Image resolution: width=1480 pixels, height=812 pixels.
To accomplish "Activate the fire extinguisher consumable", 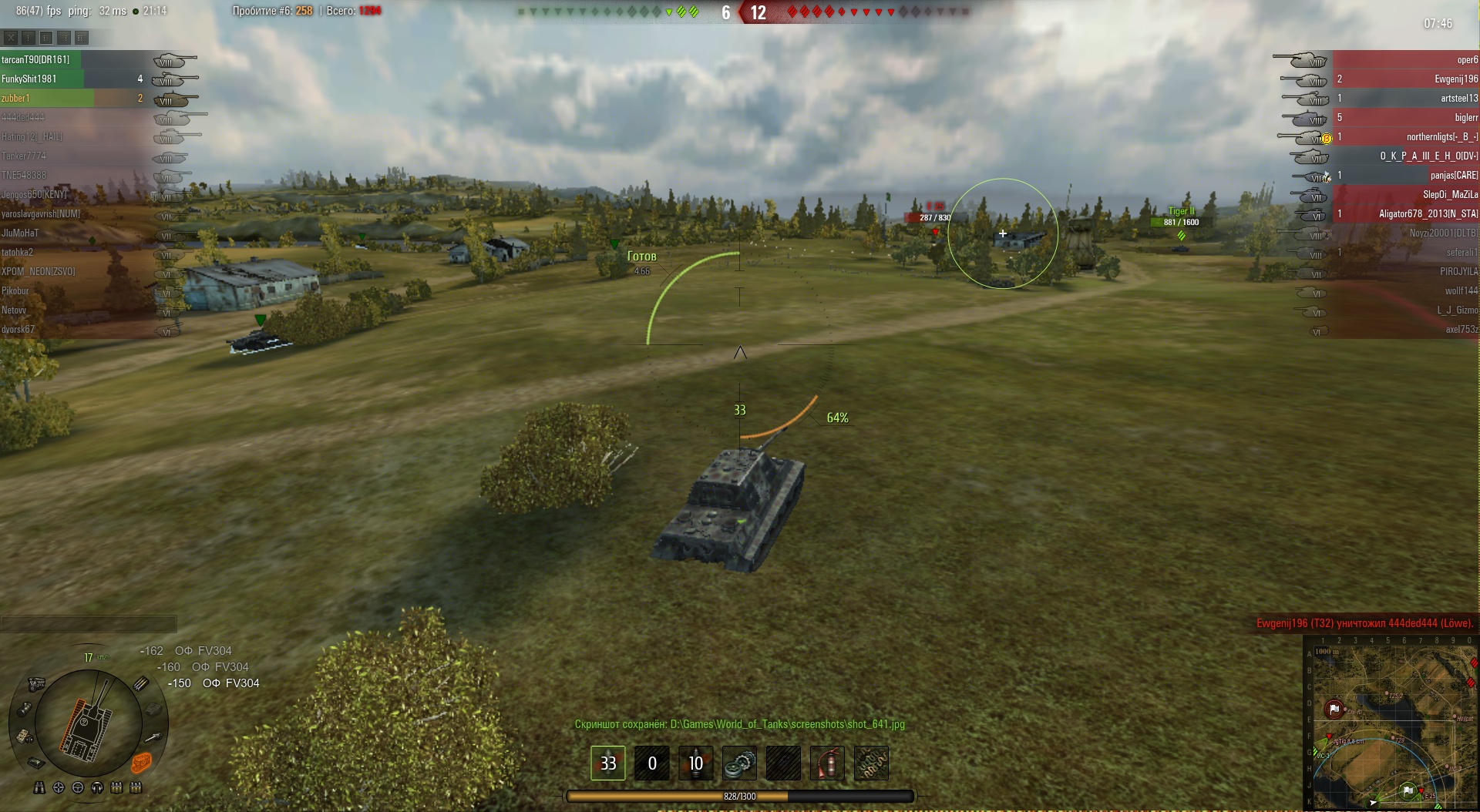I will 827,763.
